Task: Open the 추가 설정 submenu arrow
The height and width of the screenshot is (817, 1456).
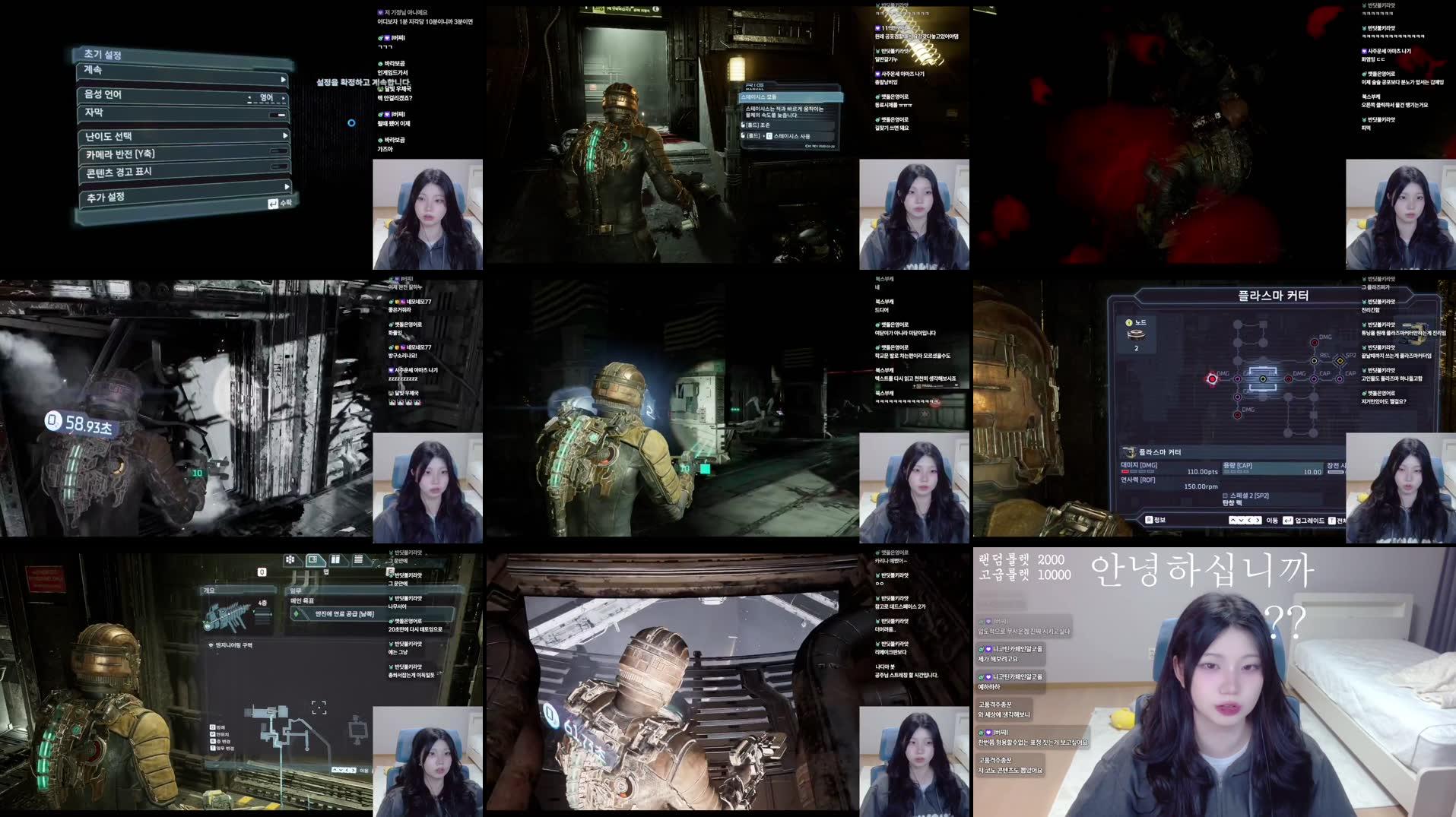Action: point(285,186)
